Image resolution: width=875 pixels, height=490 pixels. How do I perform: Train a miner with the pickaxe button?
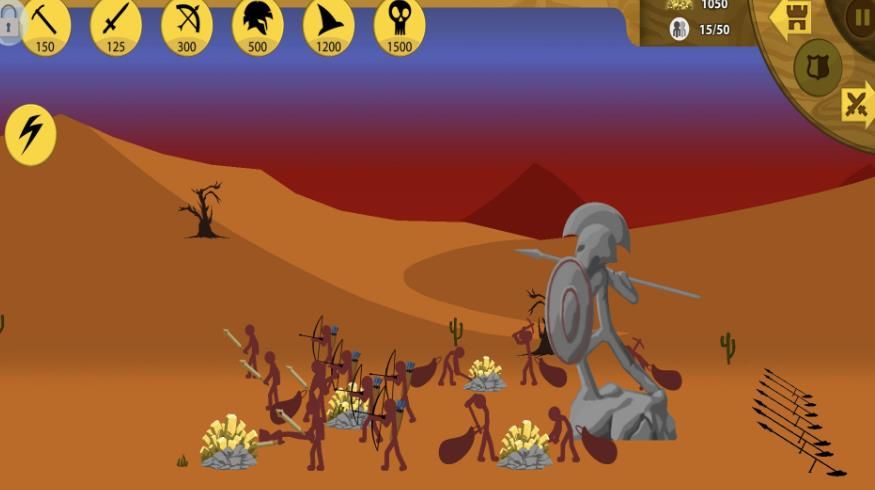pyautogui.click(x=45, y=25)
